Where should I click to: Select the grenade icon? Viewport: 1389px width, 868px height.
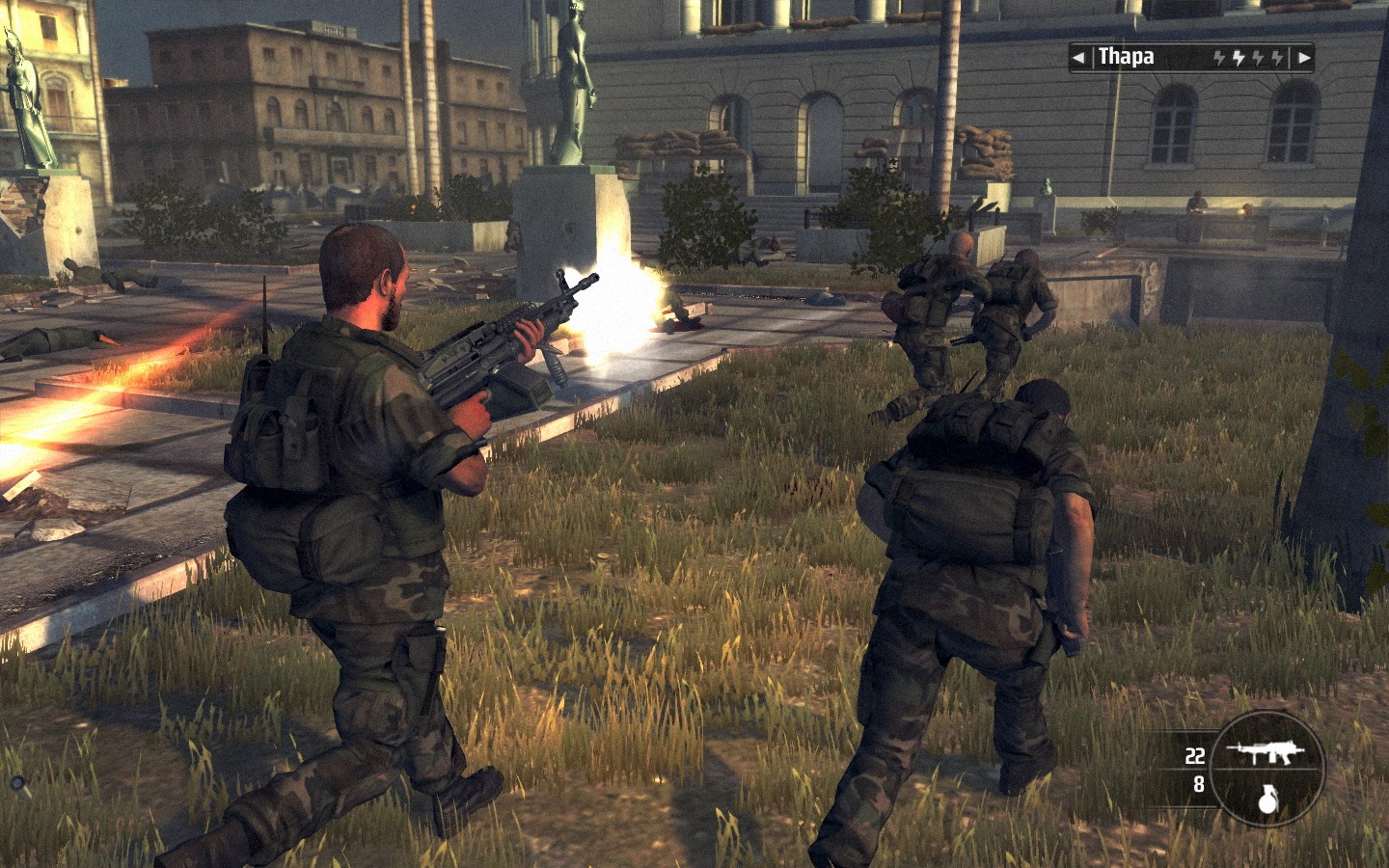[1267, 797]
